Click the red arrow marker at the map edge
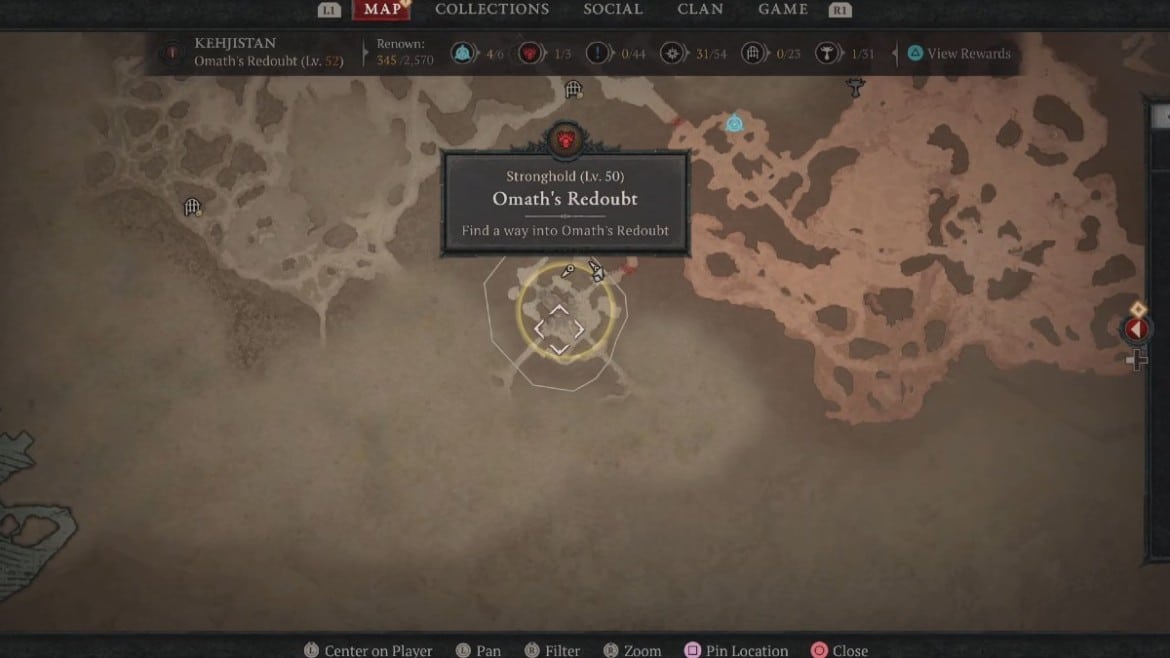Viewport: 1170px width, 658px height. 1135,329
